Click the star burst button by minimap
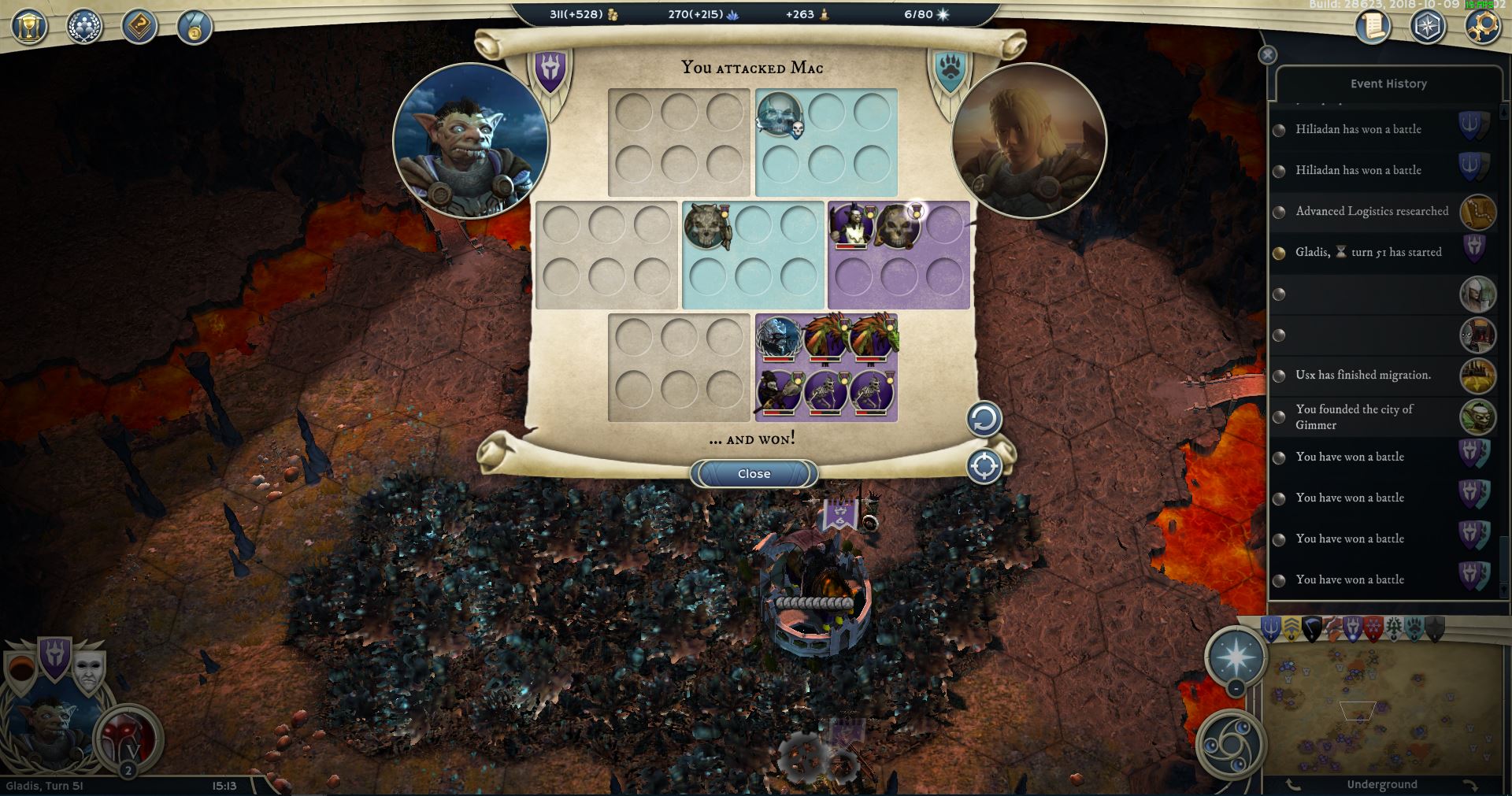 point(1236,656)
